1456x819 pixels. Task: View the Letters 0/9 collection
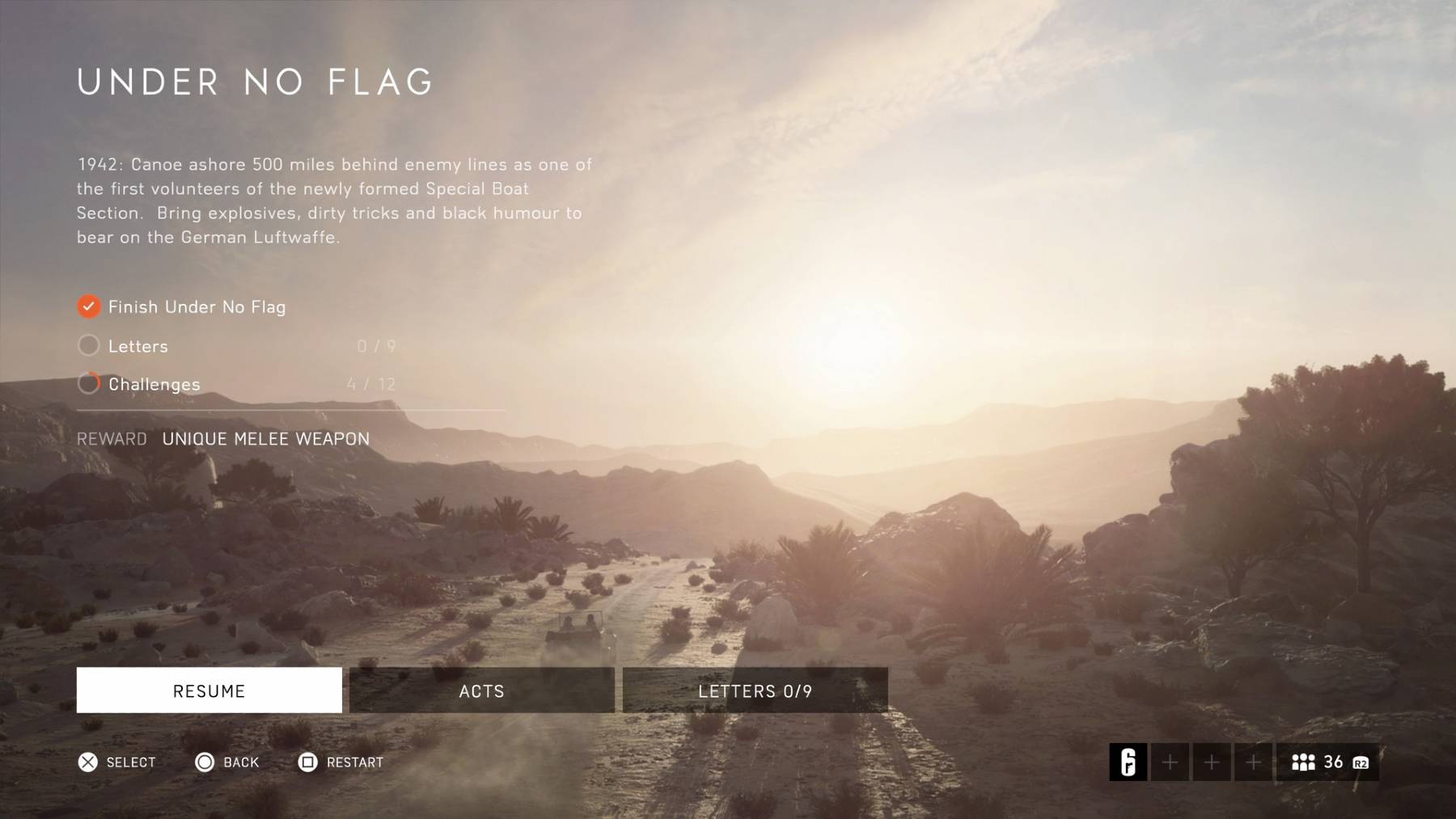pyautogui.click(x=755, y=690)
